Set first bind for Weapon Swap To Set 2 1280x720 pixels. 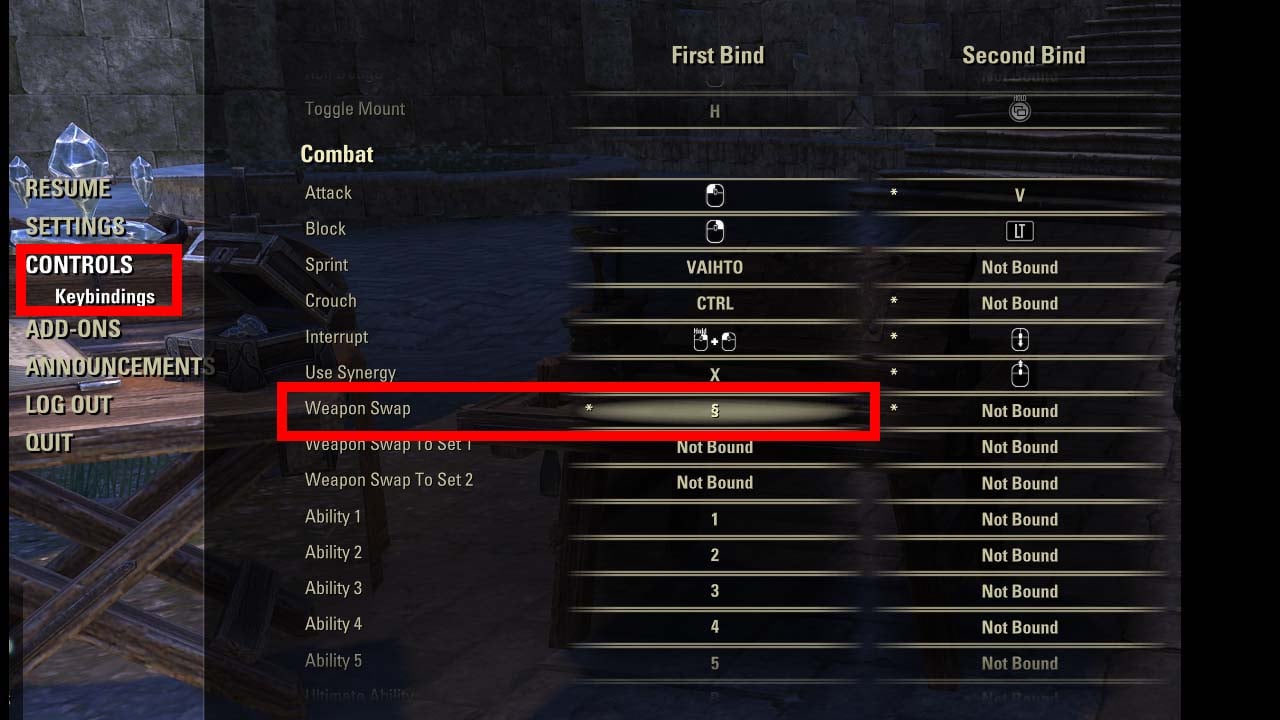tap(715, 483)
